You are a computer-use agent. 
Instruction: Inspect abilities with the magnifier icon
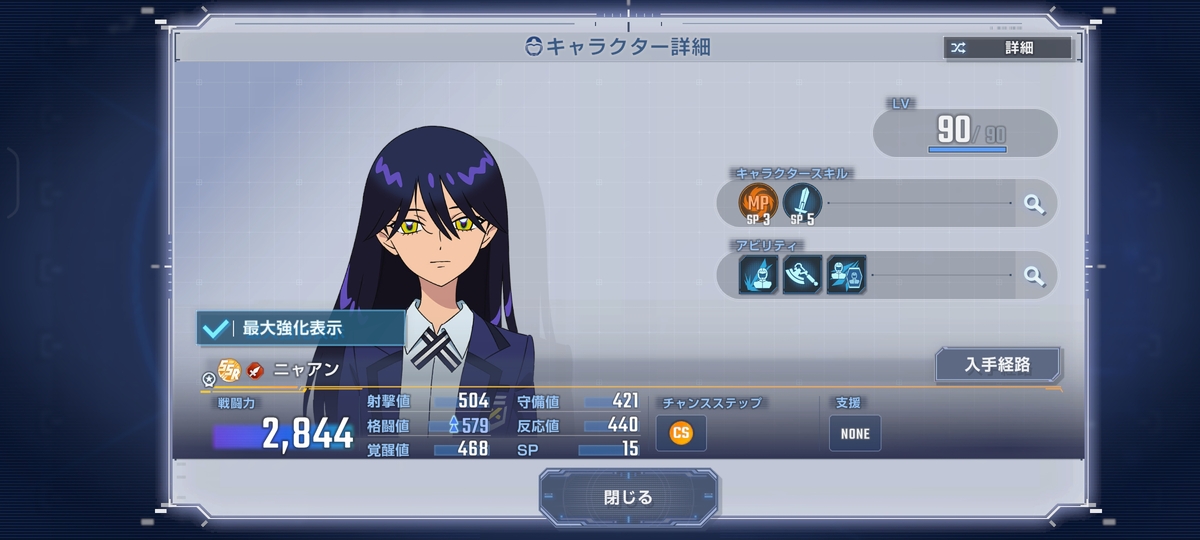(1033, 276)
